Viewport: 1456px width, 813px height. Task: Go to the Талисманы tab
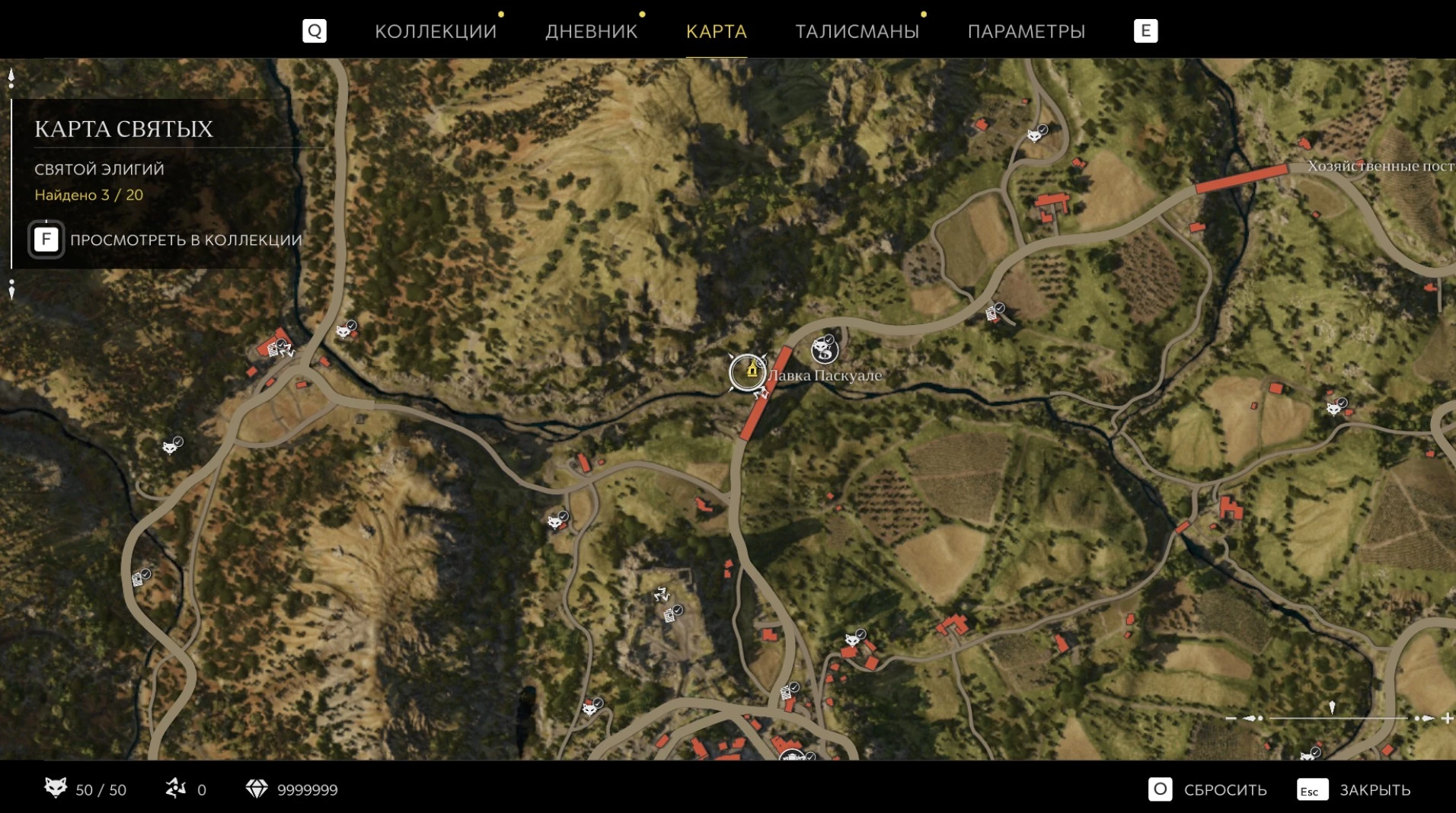857,31
